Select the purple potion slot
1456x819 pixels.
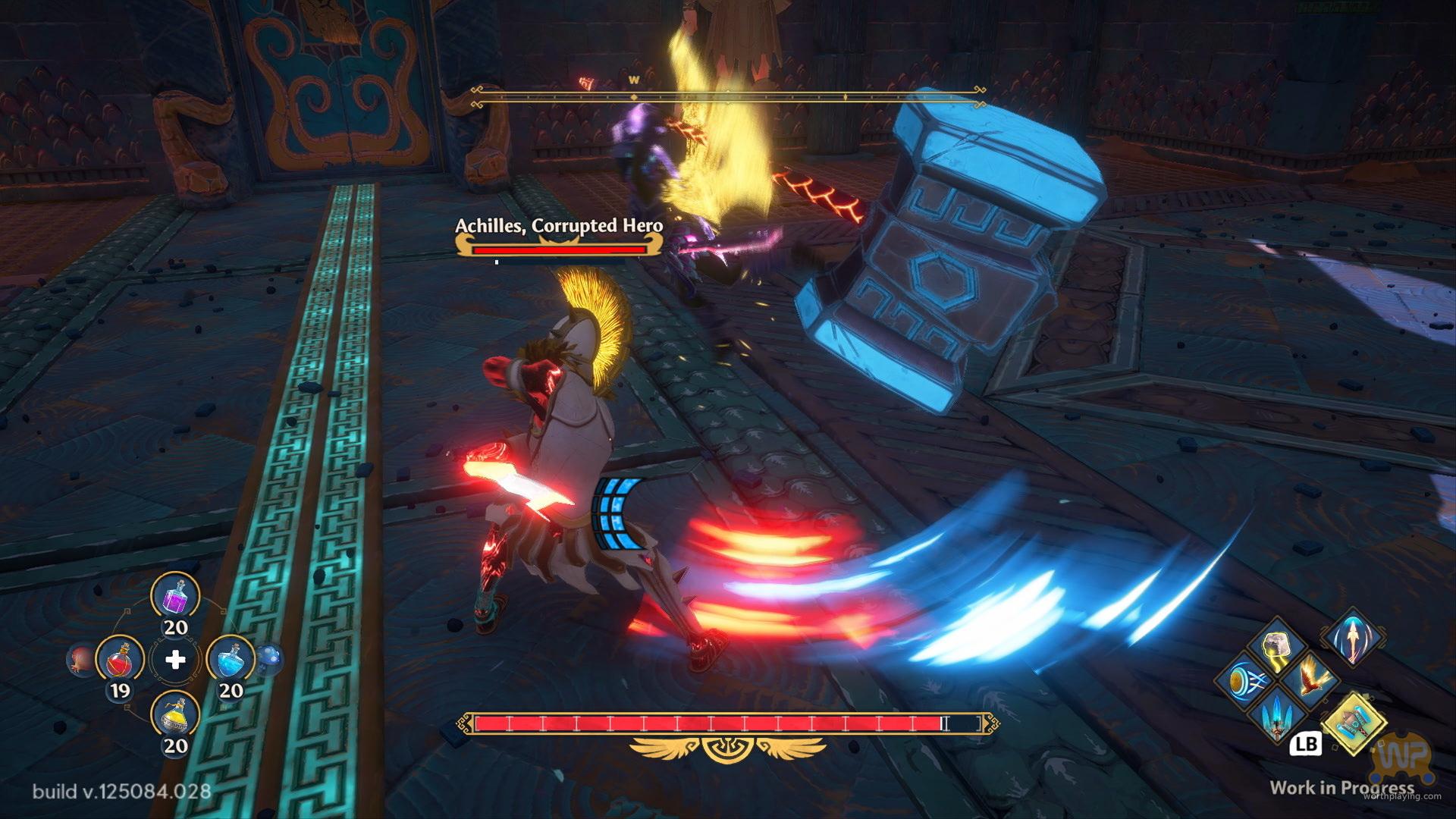175,596
